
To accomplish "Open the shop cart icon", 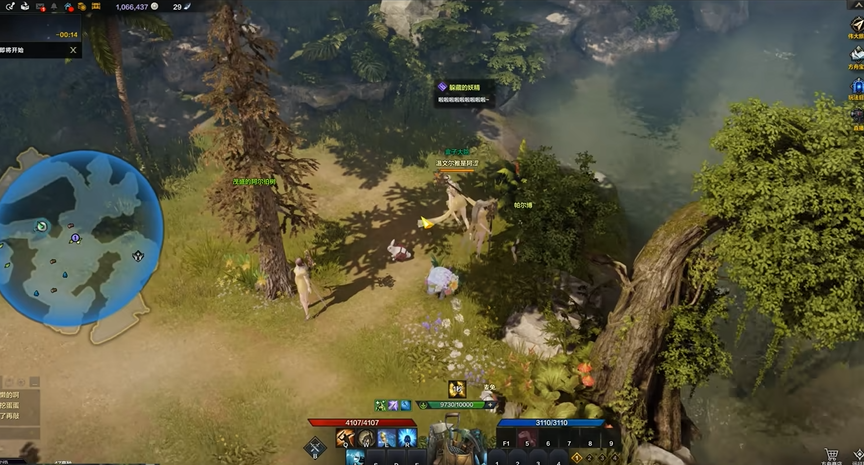I will [831, 455].
